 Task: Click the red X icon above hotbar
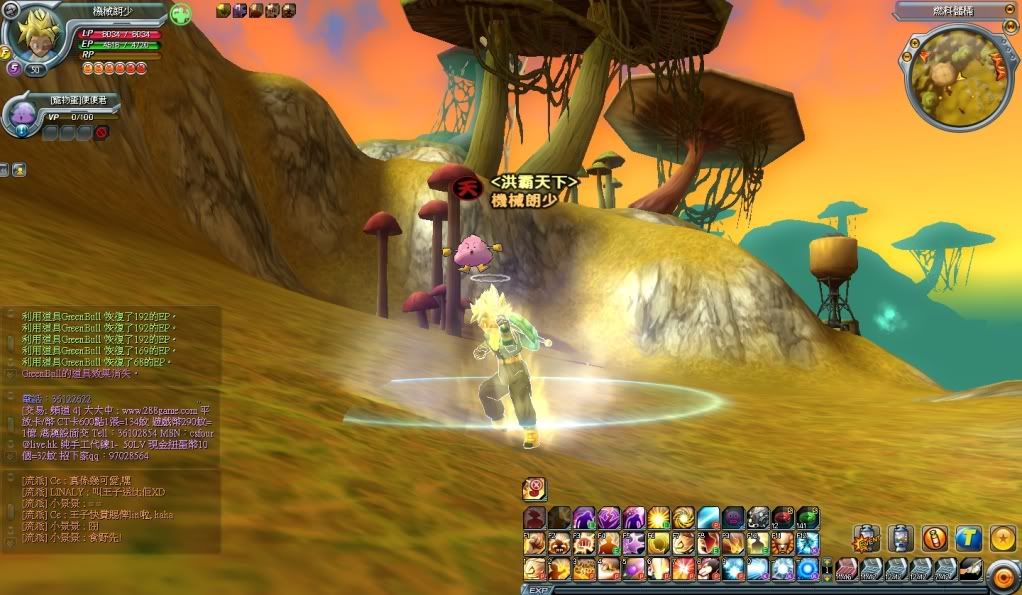(x=535, y=488)
